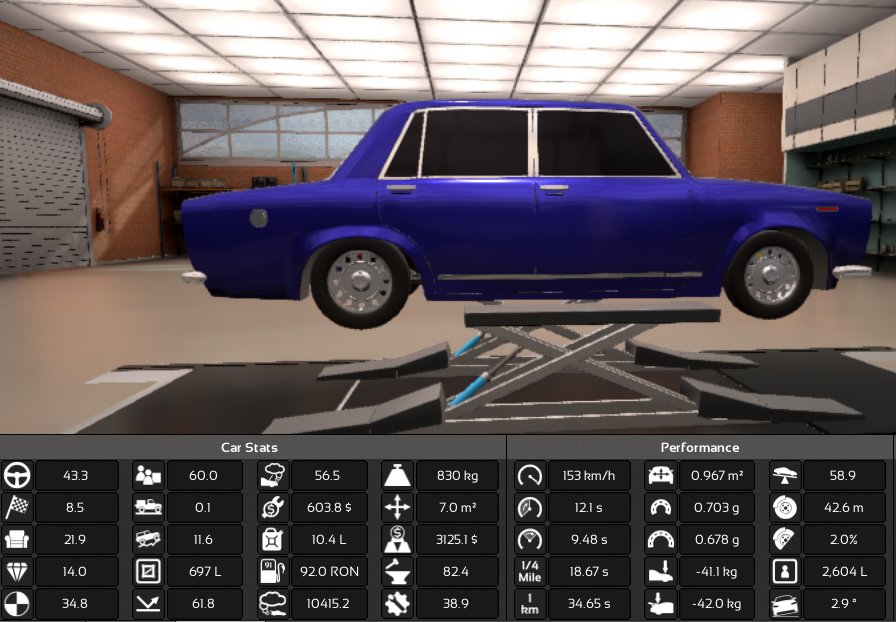
Task: Select the passenger volume icon beside 2,604 L
Action: click(785, 572)
